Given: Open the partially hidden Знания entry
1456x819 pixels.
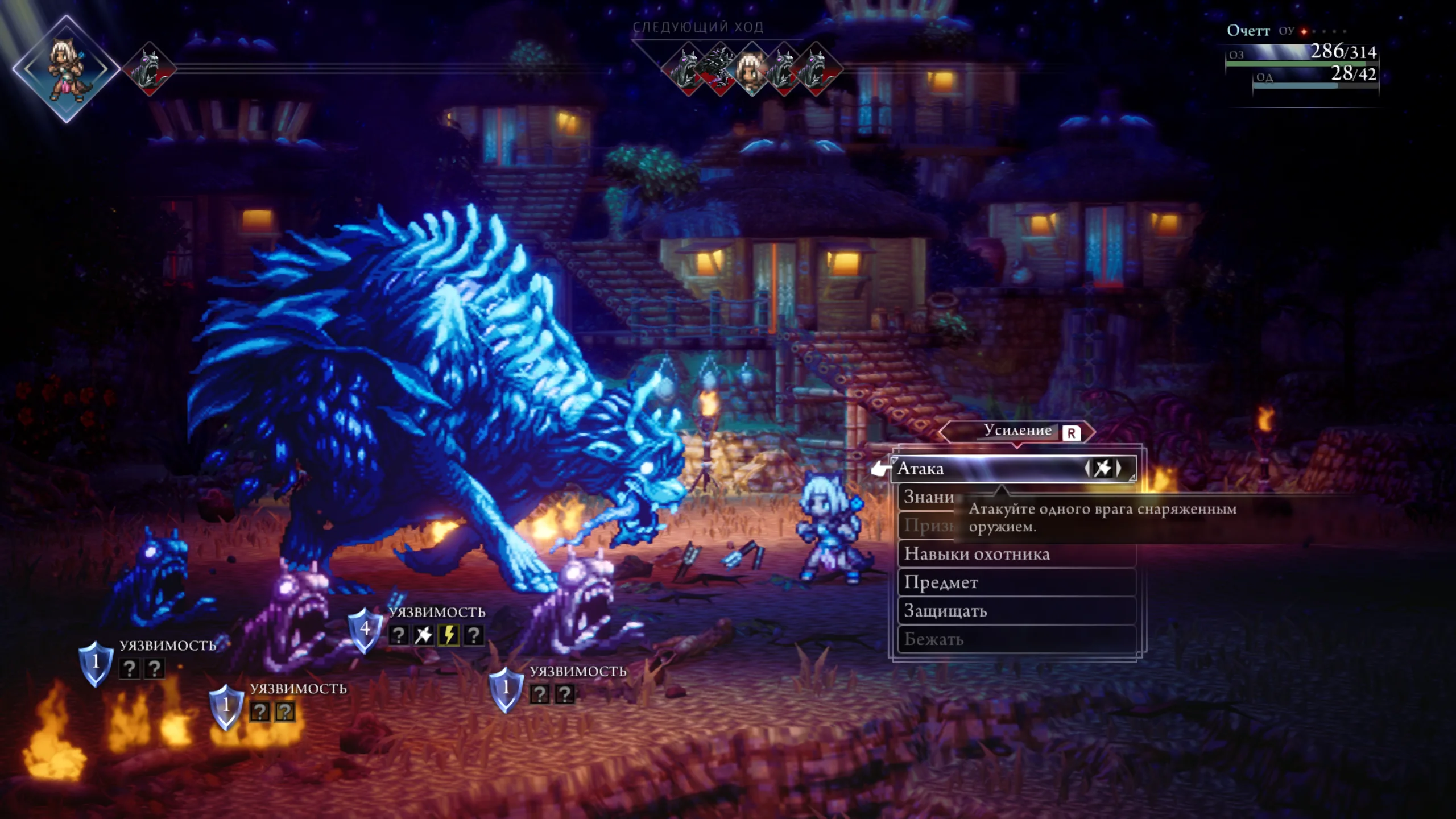Looking at the screenshot, I should tap(928, 497).
